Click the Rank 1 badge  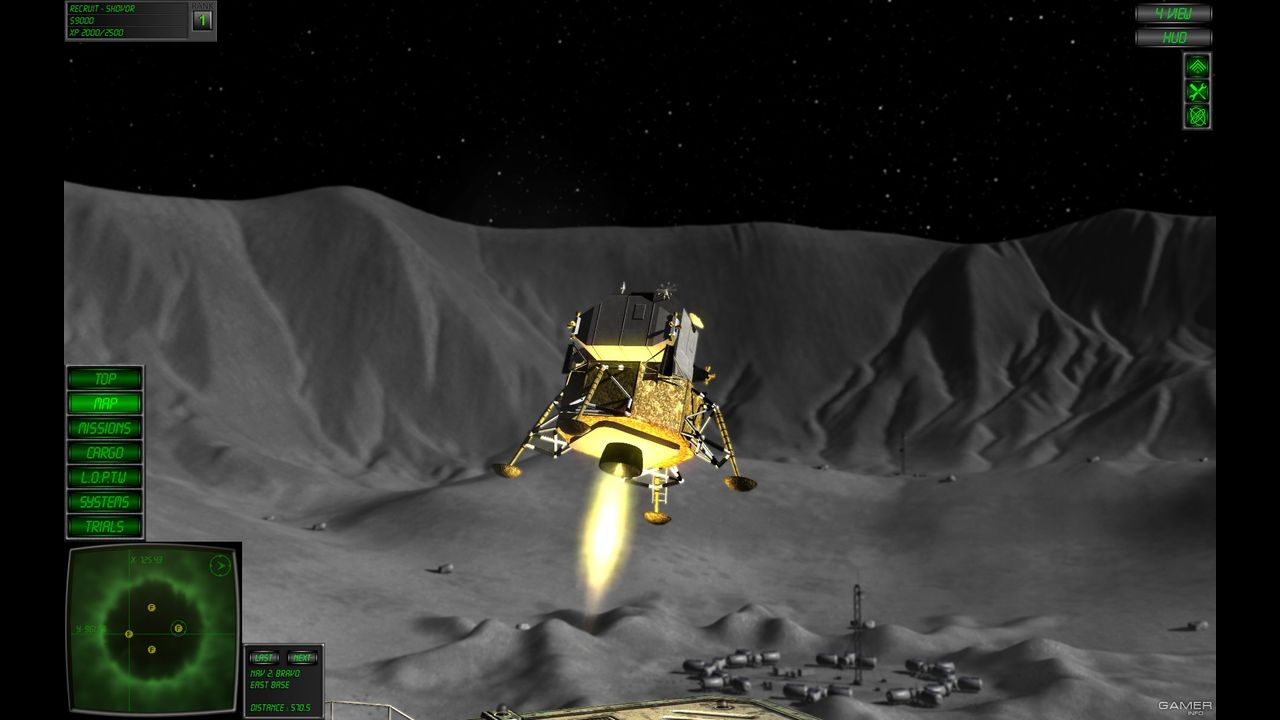202,20
